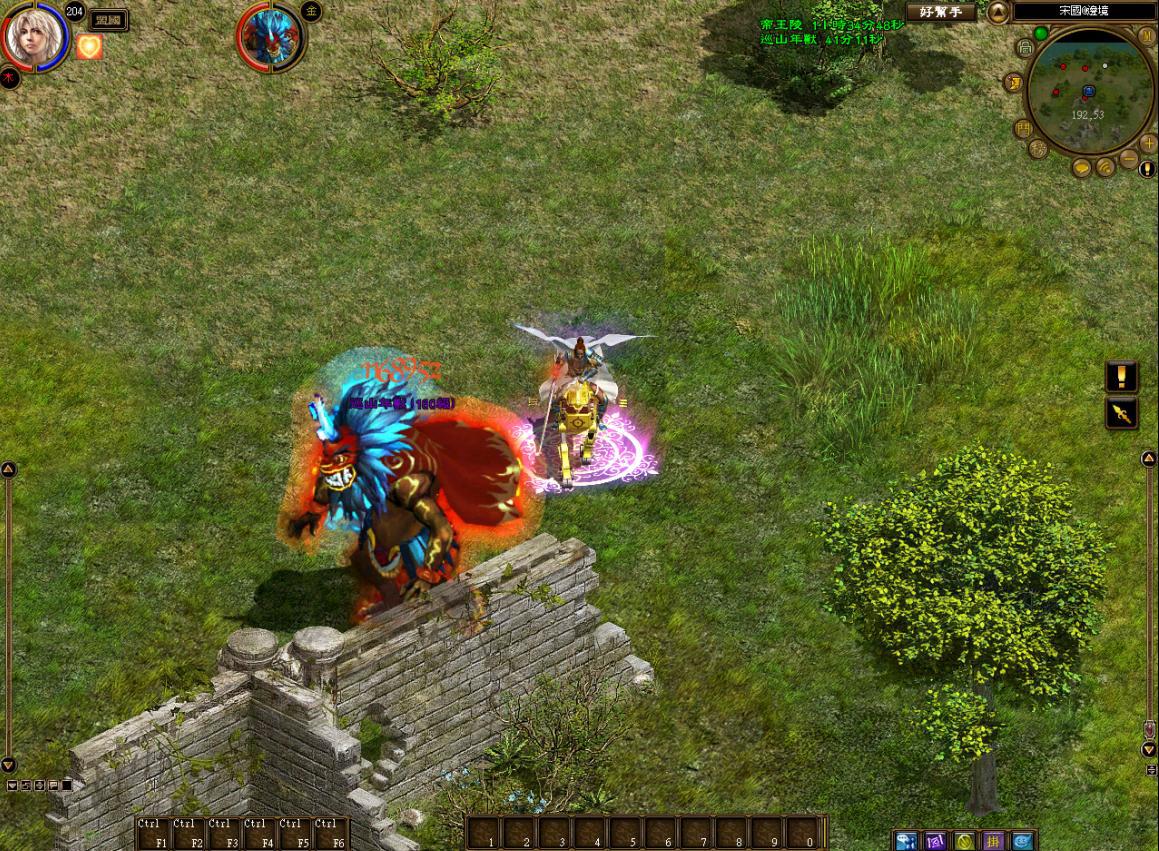Screen dimensions: 1159x851
Task: Click the 盟國 alliance label button
Action: pyautogui.click(x=108, y=19)
